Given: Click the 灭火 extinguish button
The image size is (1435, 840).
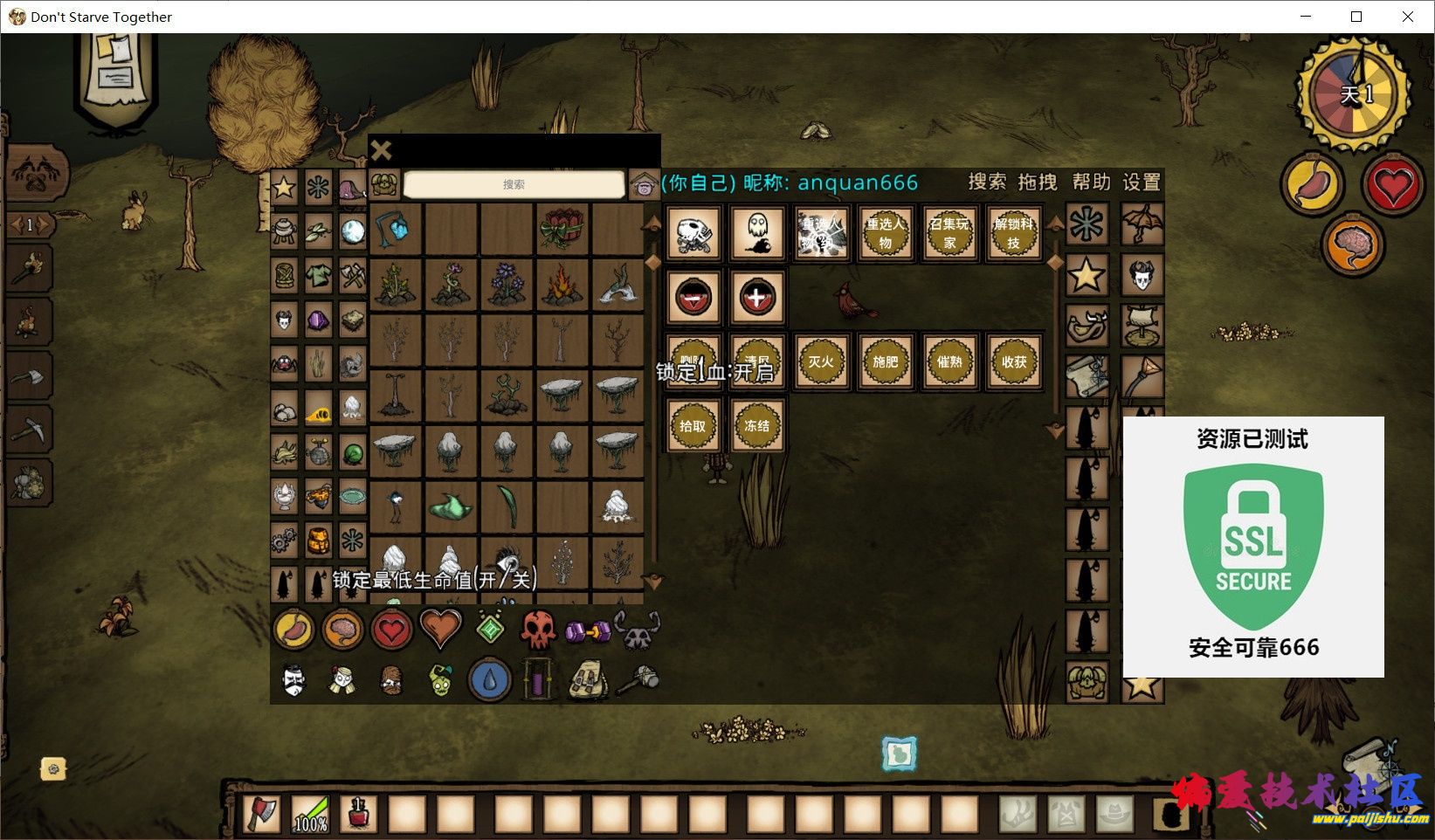Looking at the screenshot, I should tap(821, 361).
